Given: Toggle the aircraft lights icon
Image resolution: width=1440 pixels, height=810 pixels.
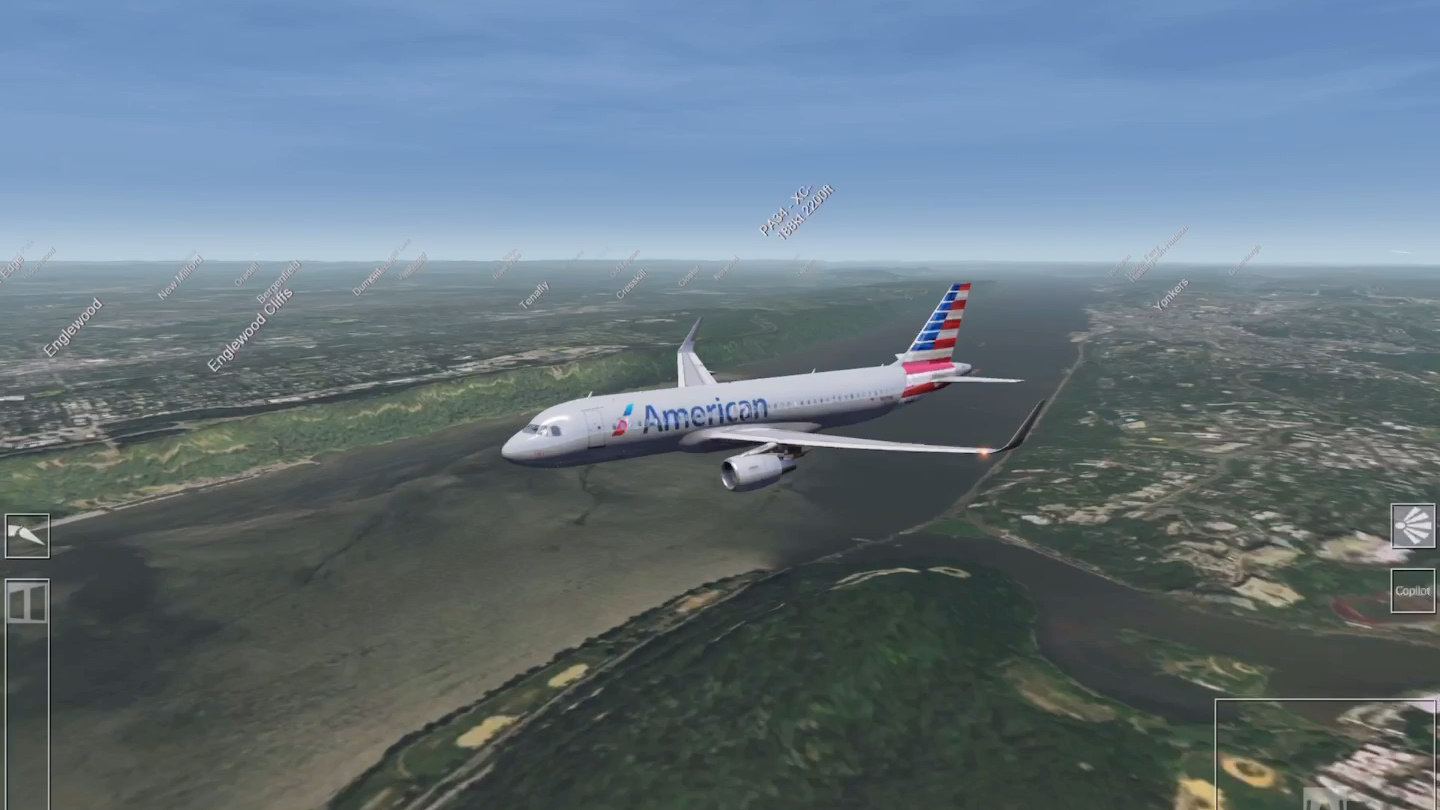Looking at the screenshot, I should pyautogui.click(x=1412, y=526).
